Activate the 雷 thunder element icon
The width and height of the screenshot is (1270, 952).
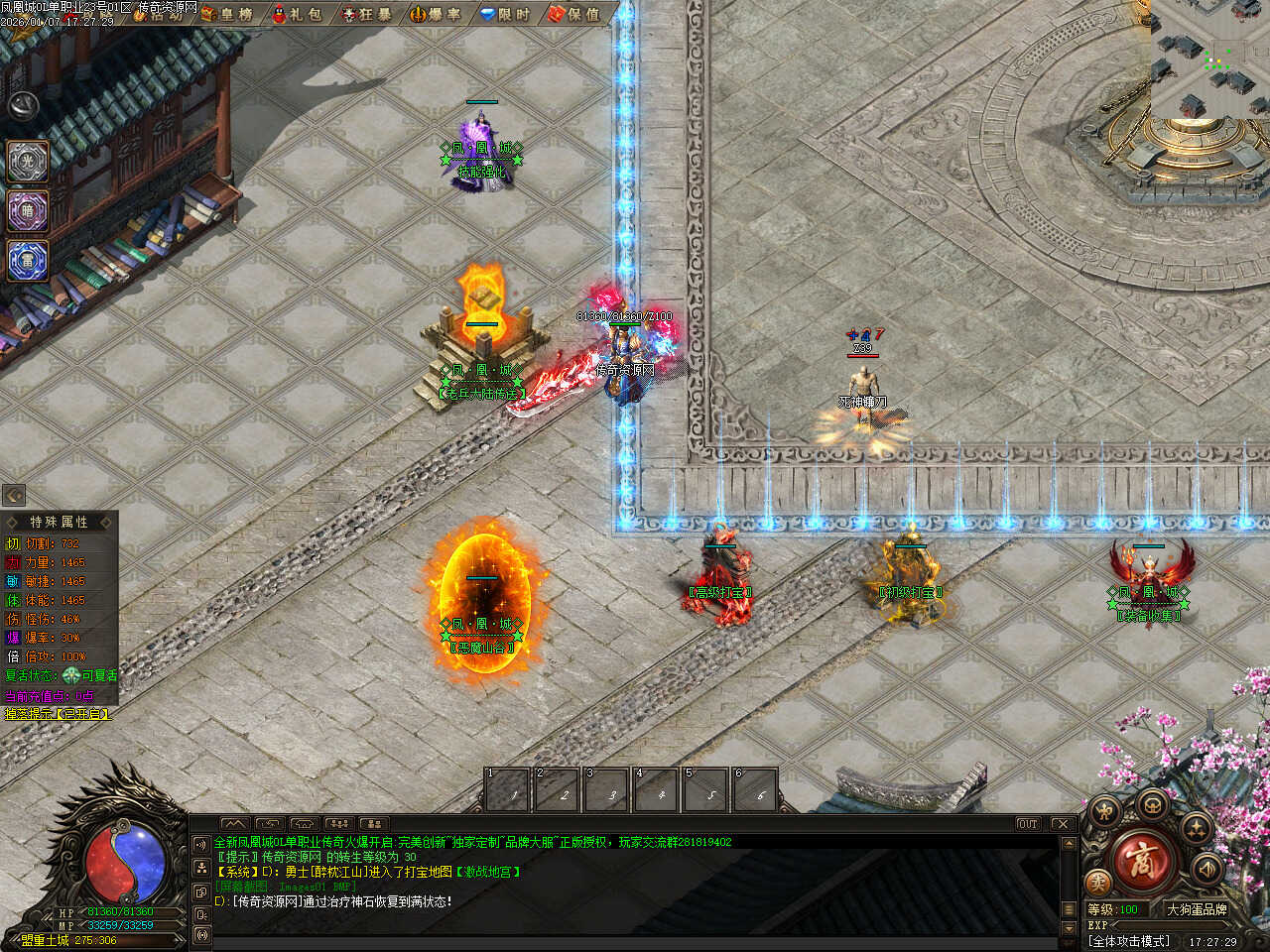pos(28,260)
